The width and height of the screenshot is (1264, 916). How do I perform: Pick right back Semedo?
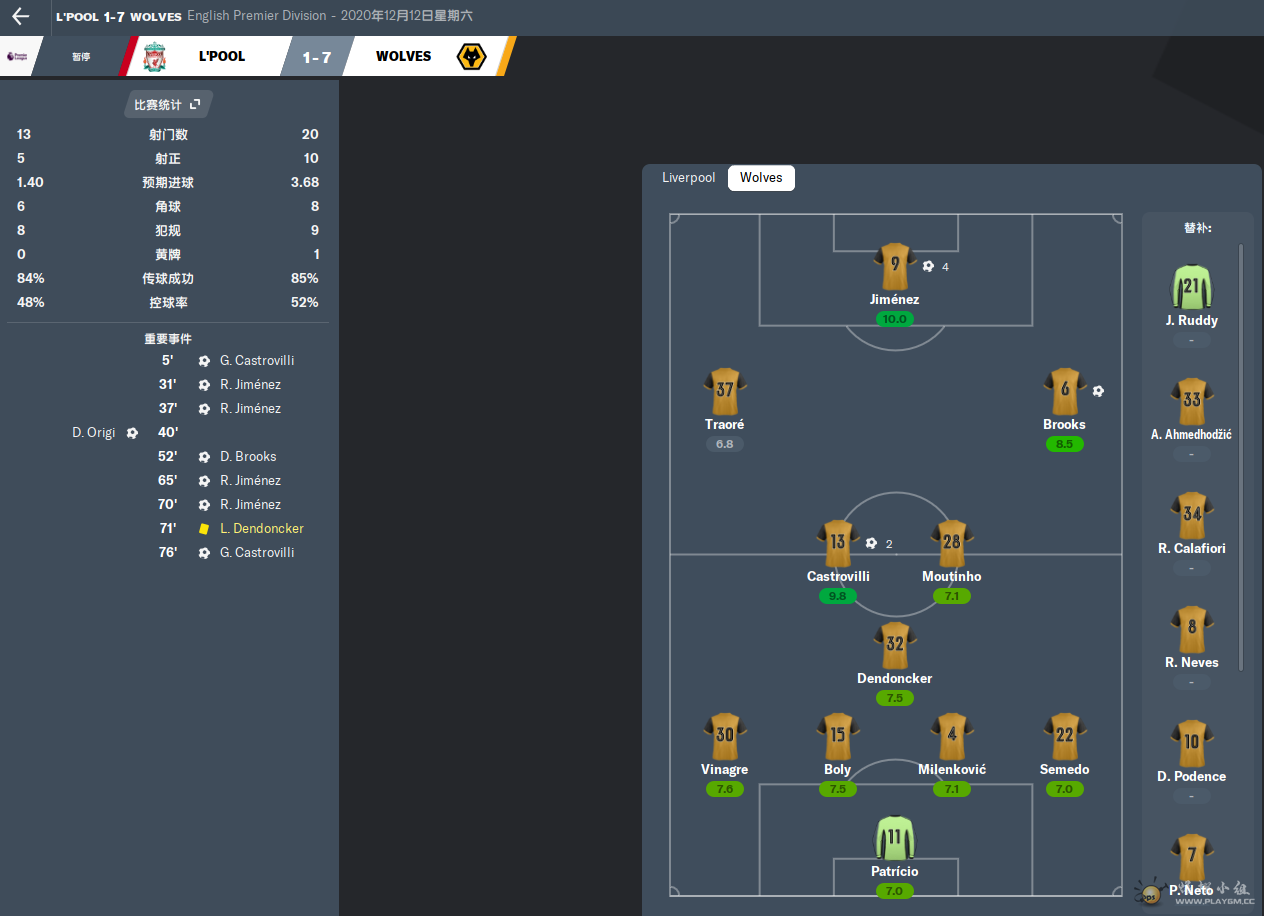pyautogui.click(x=1064, y=738)
